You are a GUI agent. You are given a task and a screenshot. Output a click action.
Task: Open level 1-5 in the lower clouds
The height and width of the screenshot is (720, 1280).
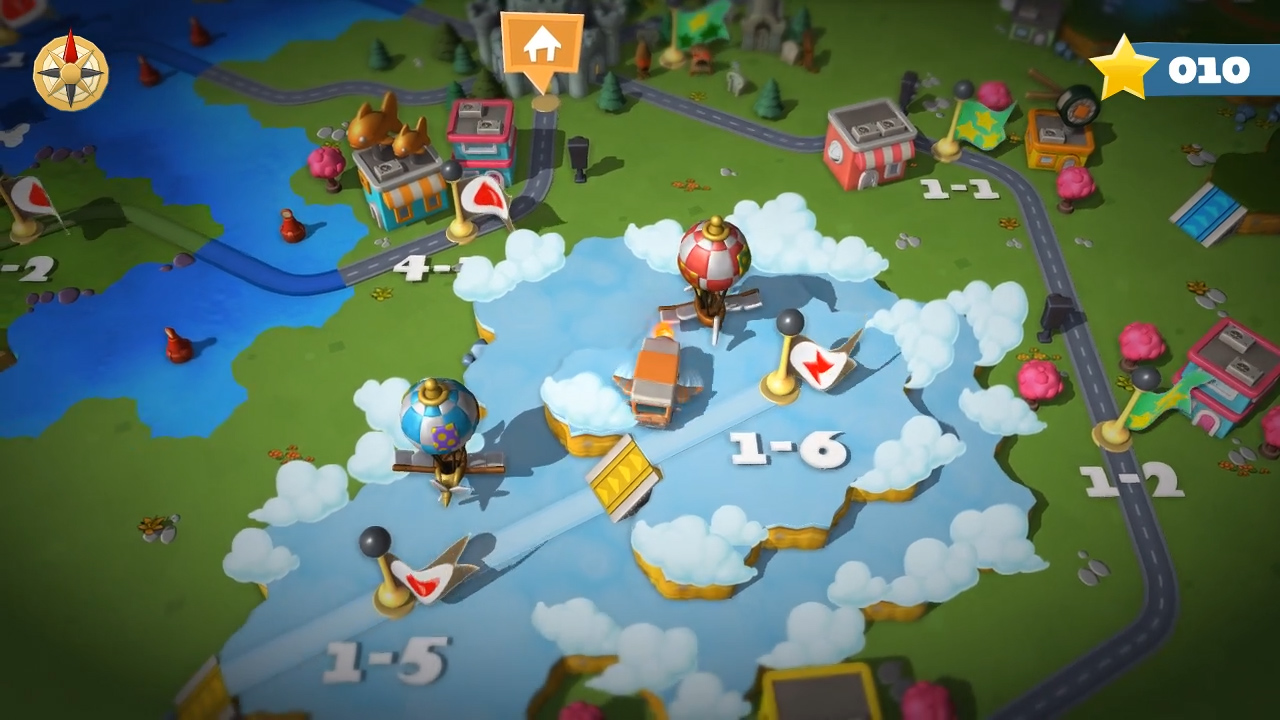pos(390,660)
